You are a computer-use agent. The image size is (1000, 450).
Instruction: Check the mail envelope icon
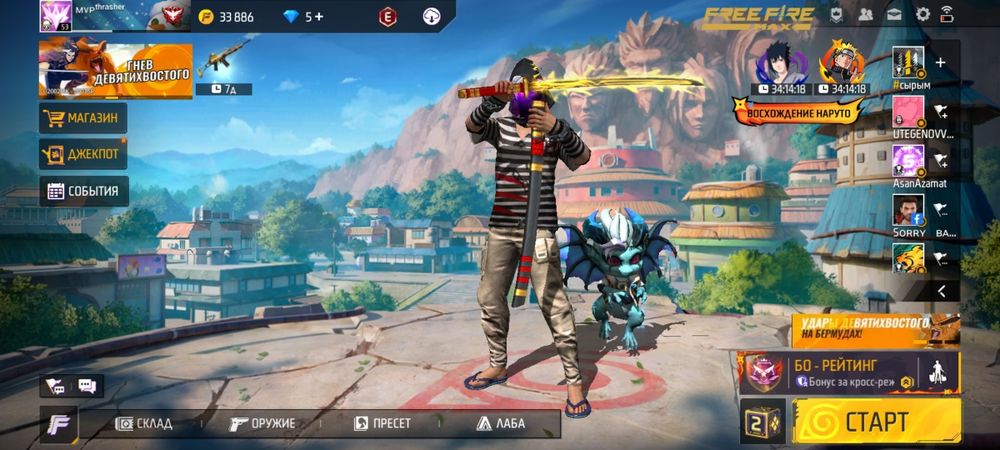pyautogui.click(x=894, y=14)
